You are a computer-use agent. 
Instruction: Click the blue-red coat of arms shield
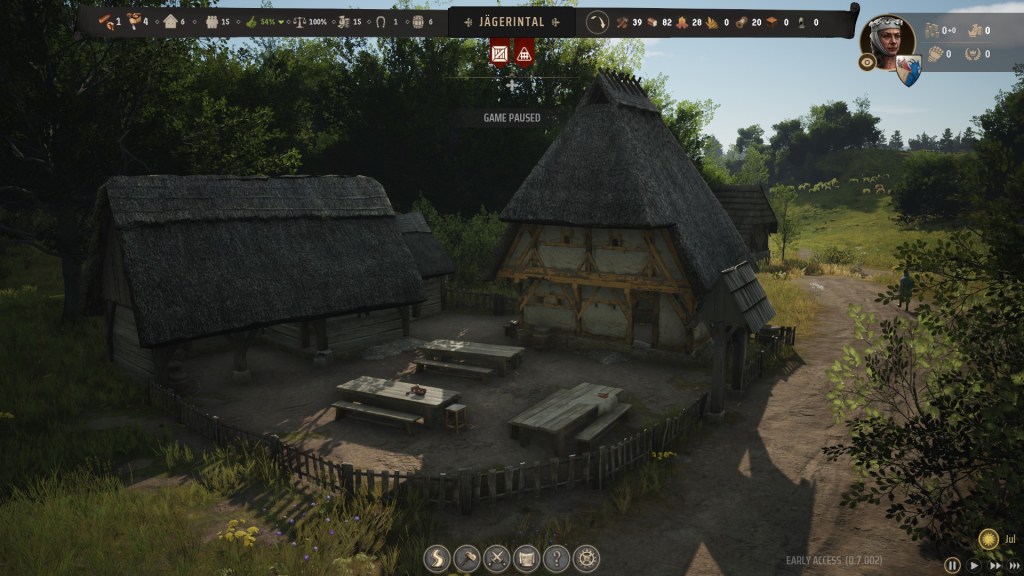point(908,69)
